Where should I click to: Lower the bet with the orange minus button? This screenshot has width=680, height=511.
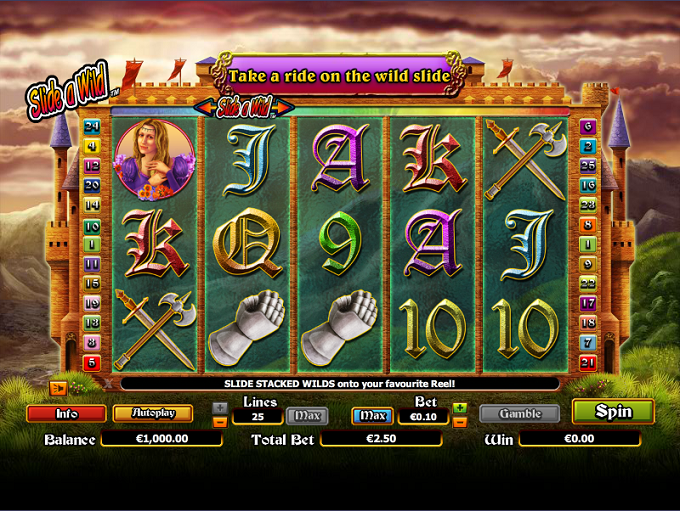pyautogui.click(x=460, y=422)
